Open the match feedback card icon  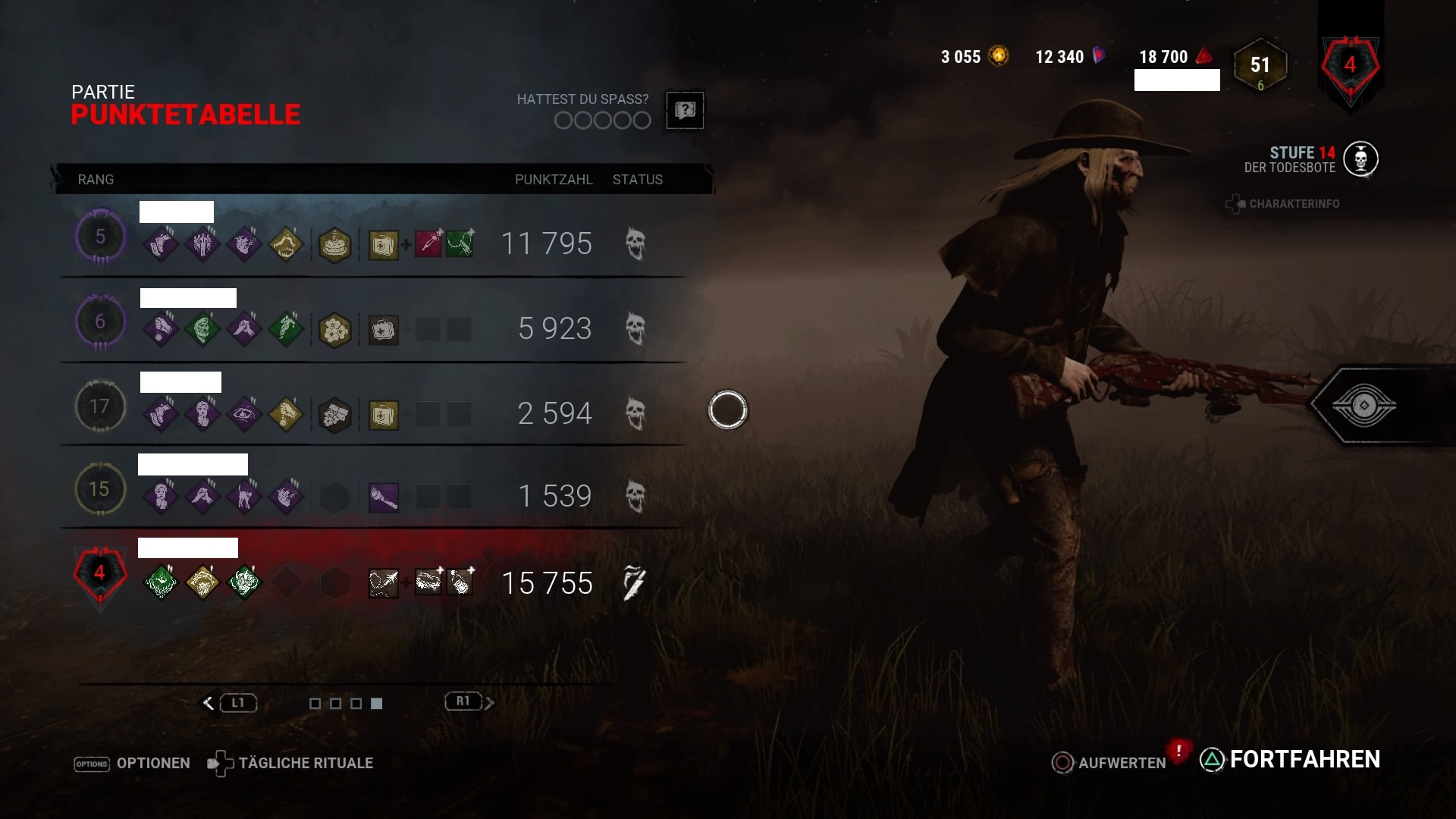[x=683, y=110]
